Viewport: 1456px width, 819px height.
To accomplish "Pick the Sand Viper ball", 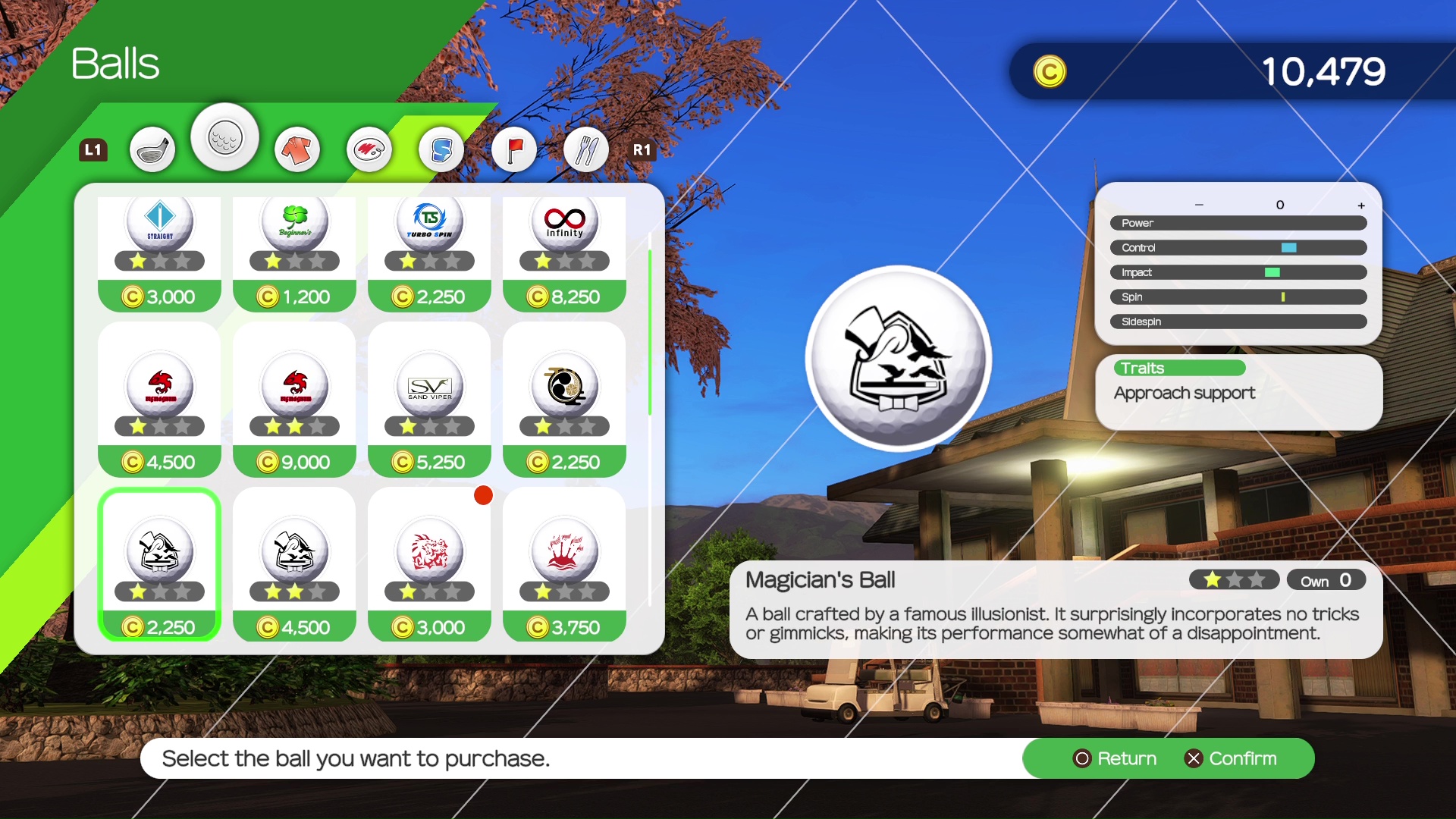I will pos(429,399).
